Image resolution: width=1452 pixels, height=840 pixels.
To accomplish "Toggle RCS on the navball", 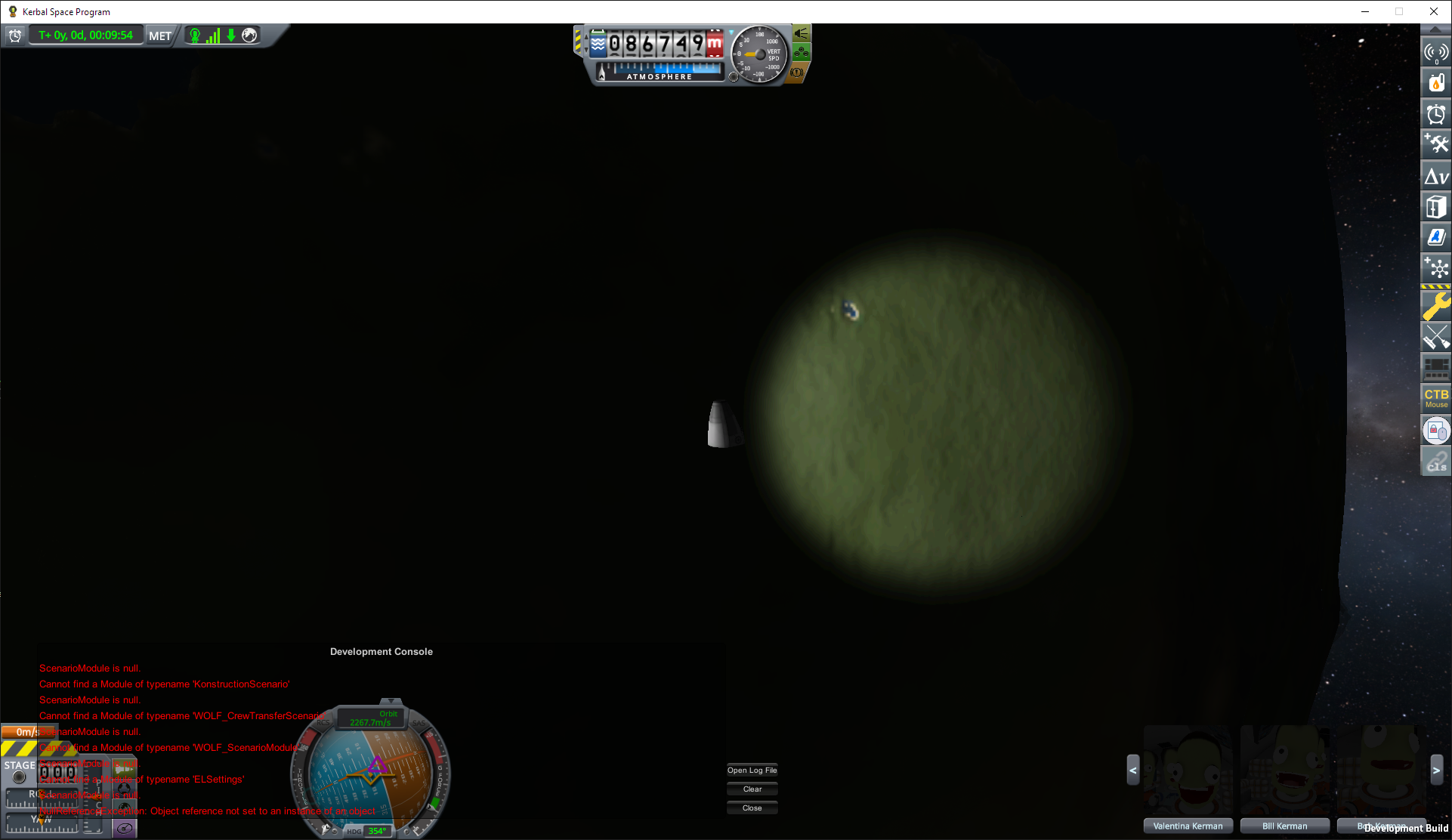I will click(323, 722).
